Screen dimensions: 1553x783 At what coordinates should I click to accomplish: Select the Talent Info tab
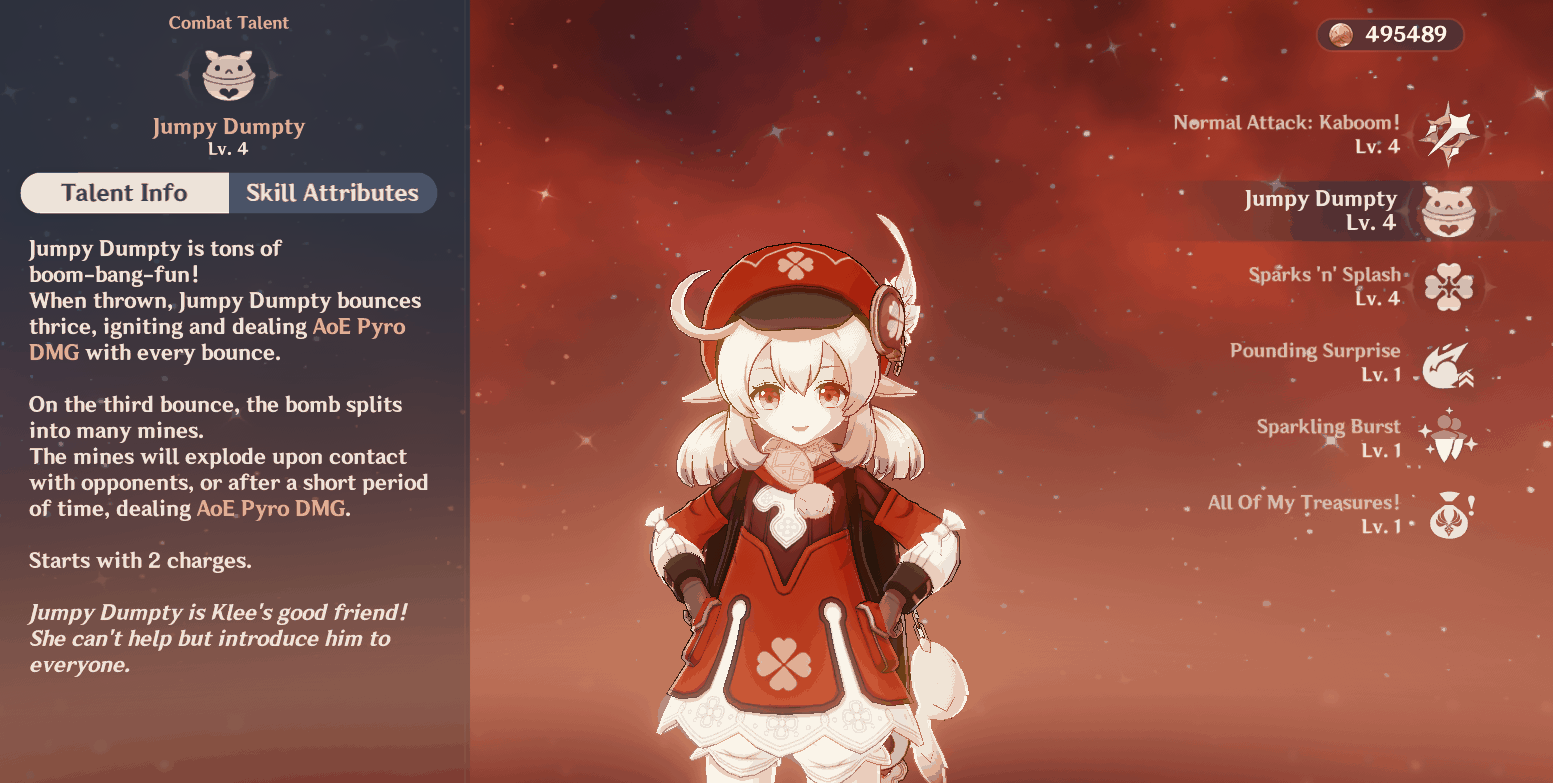(124, 193)
